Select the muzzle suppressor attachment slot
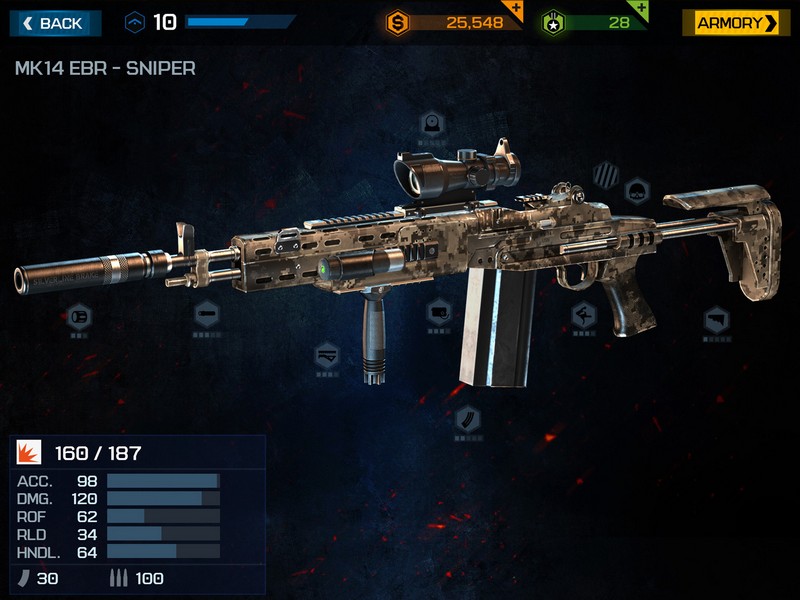This screenshot has height=600, width=800. pyautogui.click(x=79, y=316)
